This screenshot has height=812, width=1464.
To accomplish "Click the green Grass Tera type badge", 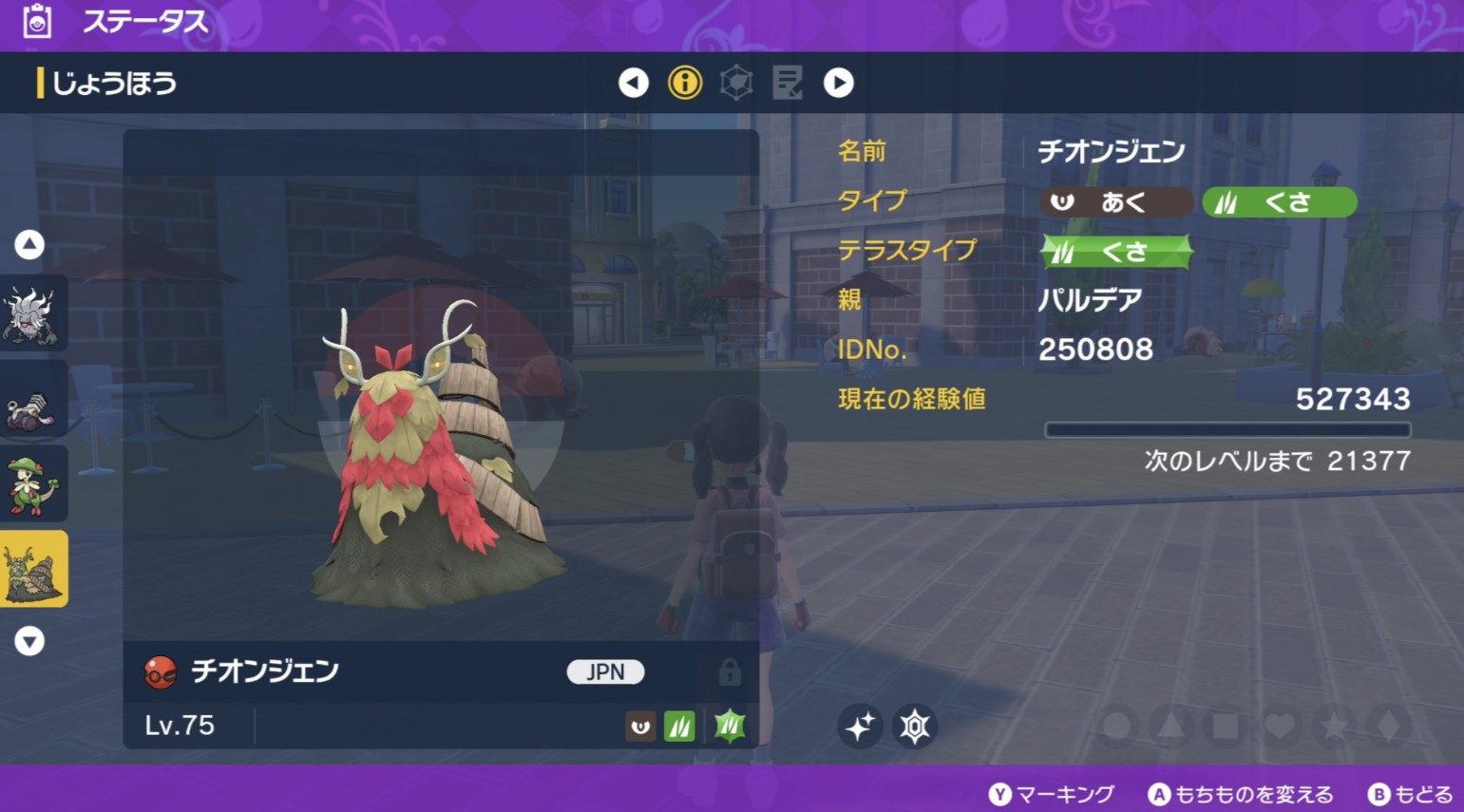I will [x=1116, y=252].
